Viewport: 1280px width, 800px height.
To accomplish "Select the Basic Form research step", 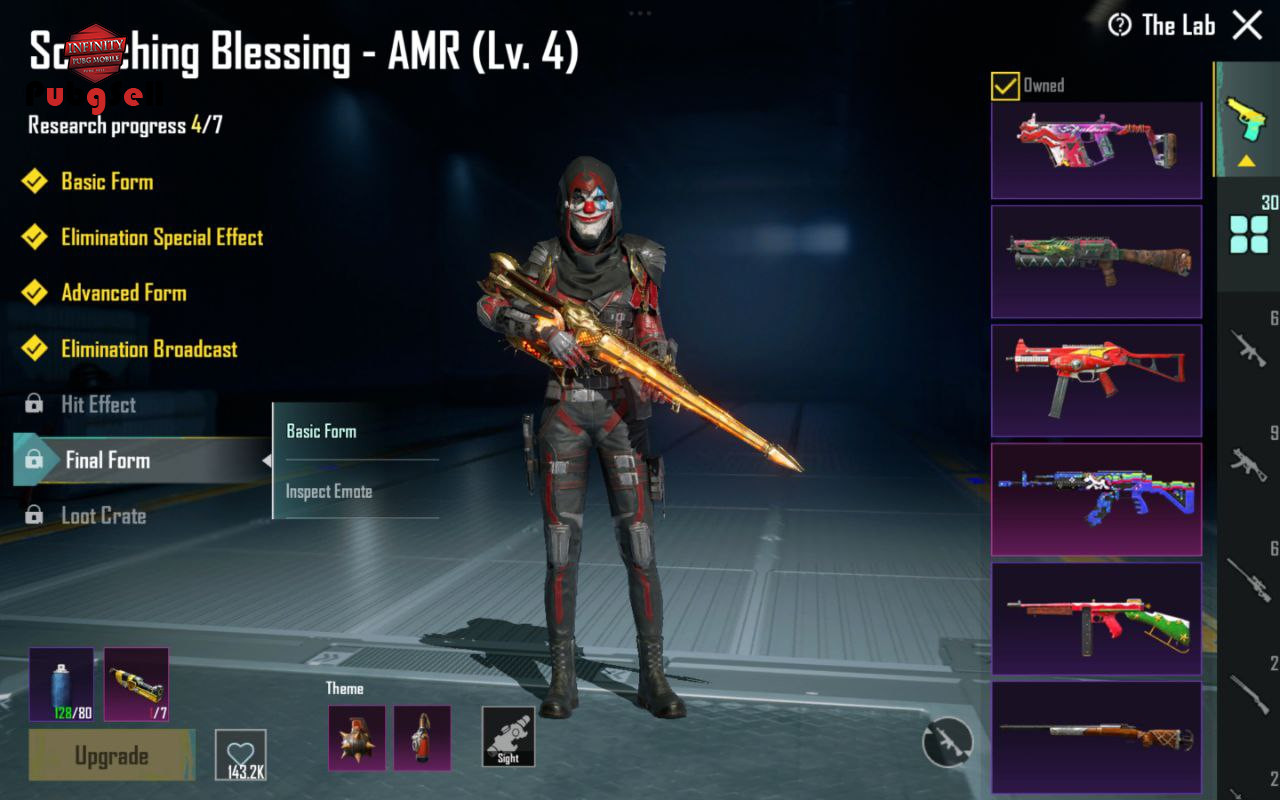I will (106, 182).
